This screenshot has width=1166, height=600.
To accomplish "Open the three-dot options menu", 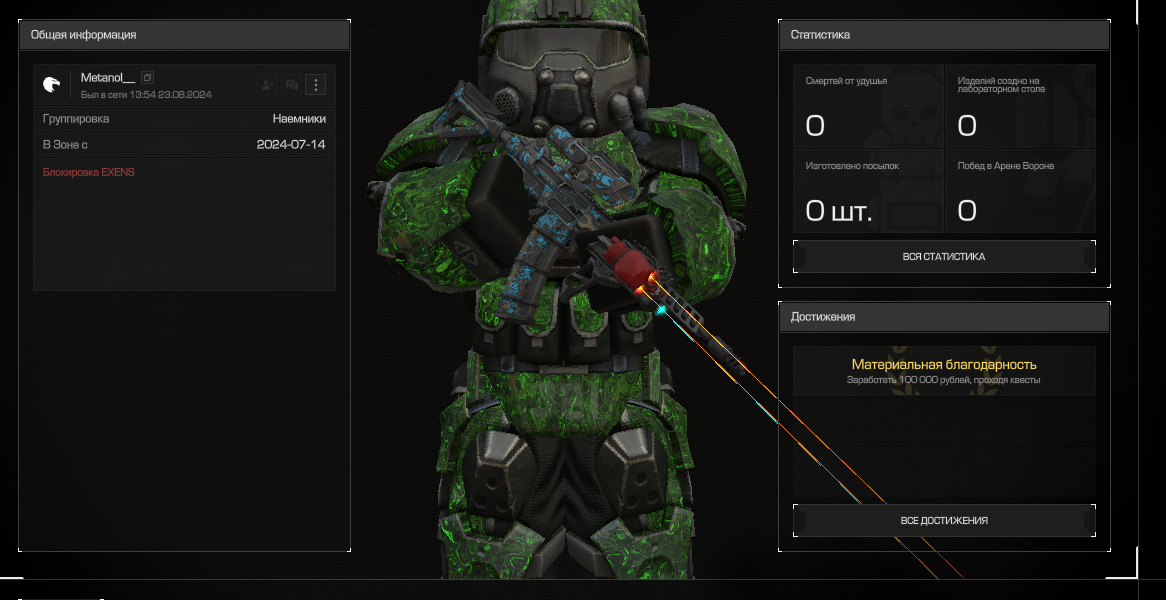I will [315, 85].
